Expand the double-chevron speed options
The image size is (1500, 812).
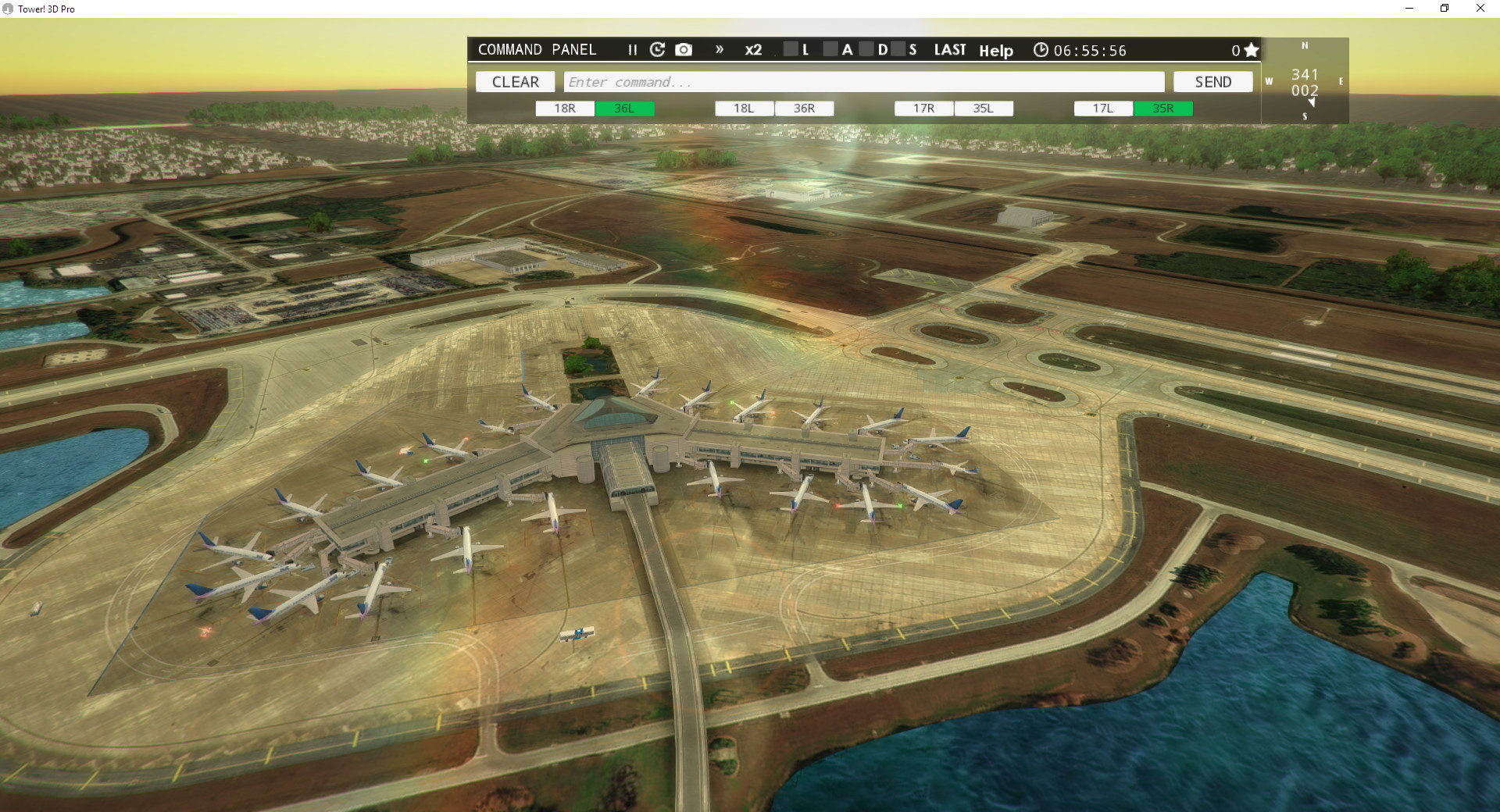point(719,49)
